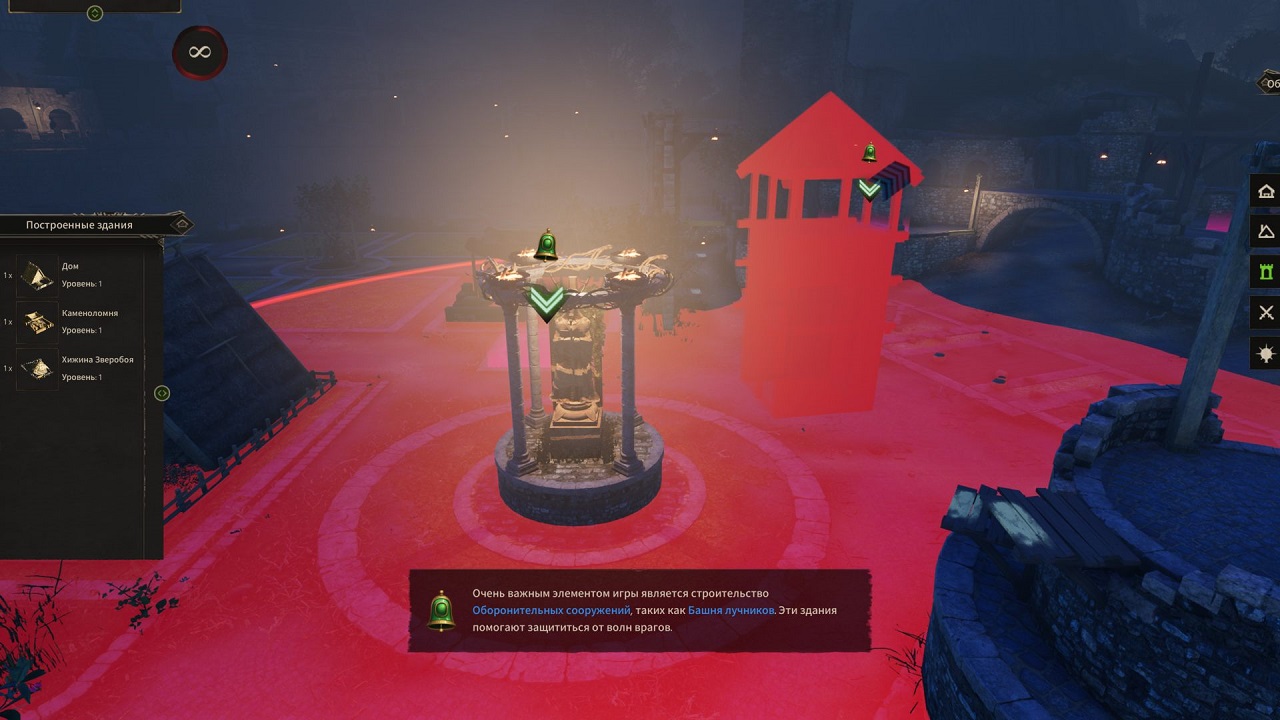Image resolution: width=1280 pixels, height=720 pixels.
Task: Click the infinity symbol round button
Action: tap(199, 52)
